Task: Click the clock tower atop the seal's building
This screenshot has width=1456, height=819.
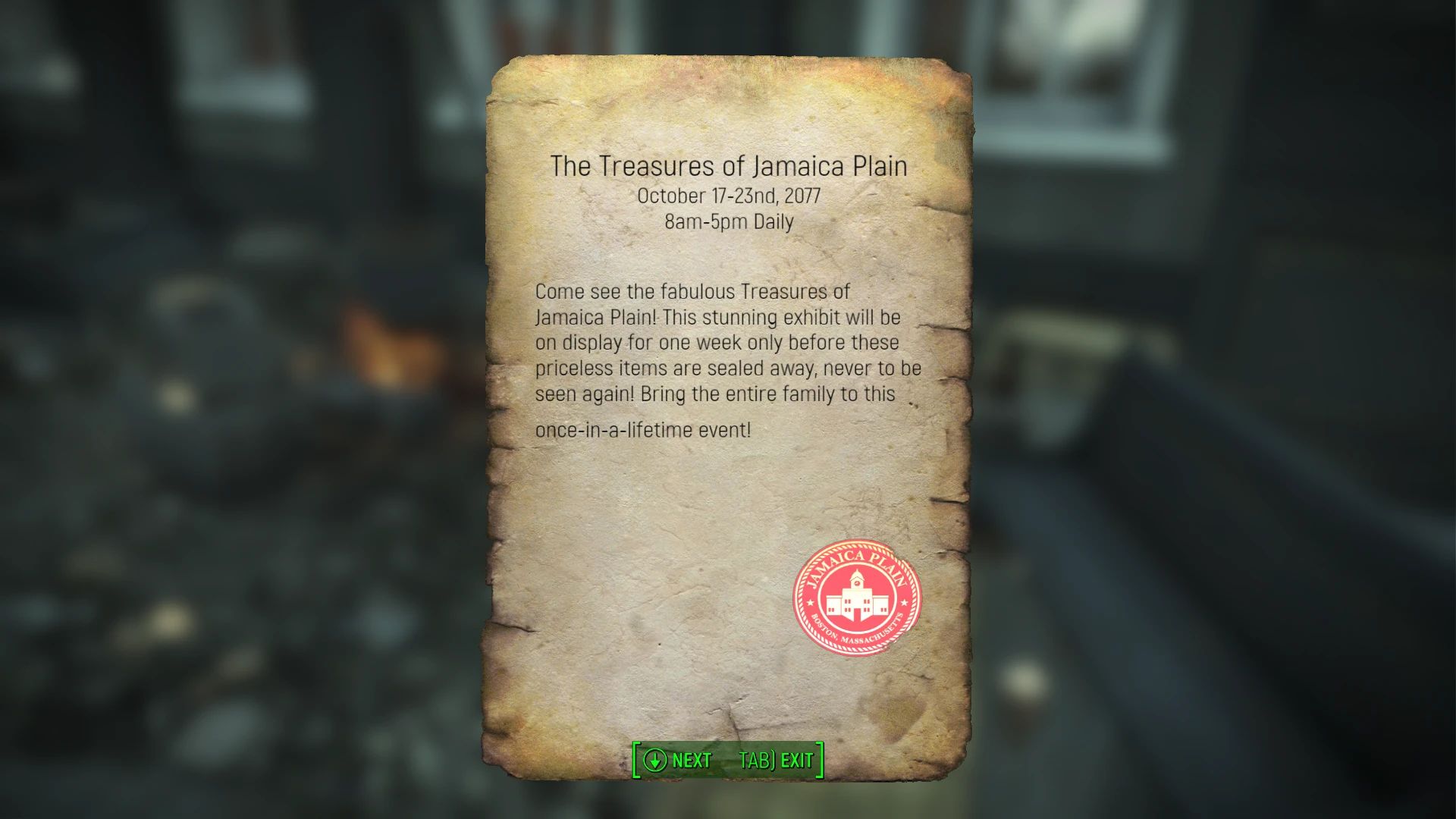Action: click(x=857, y=578)
